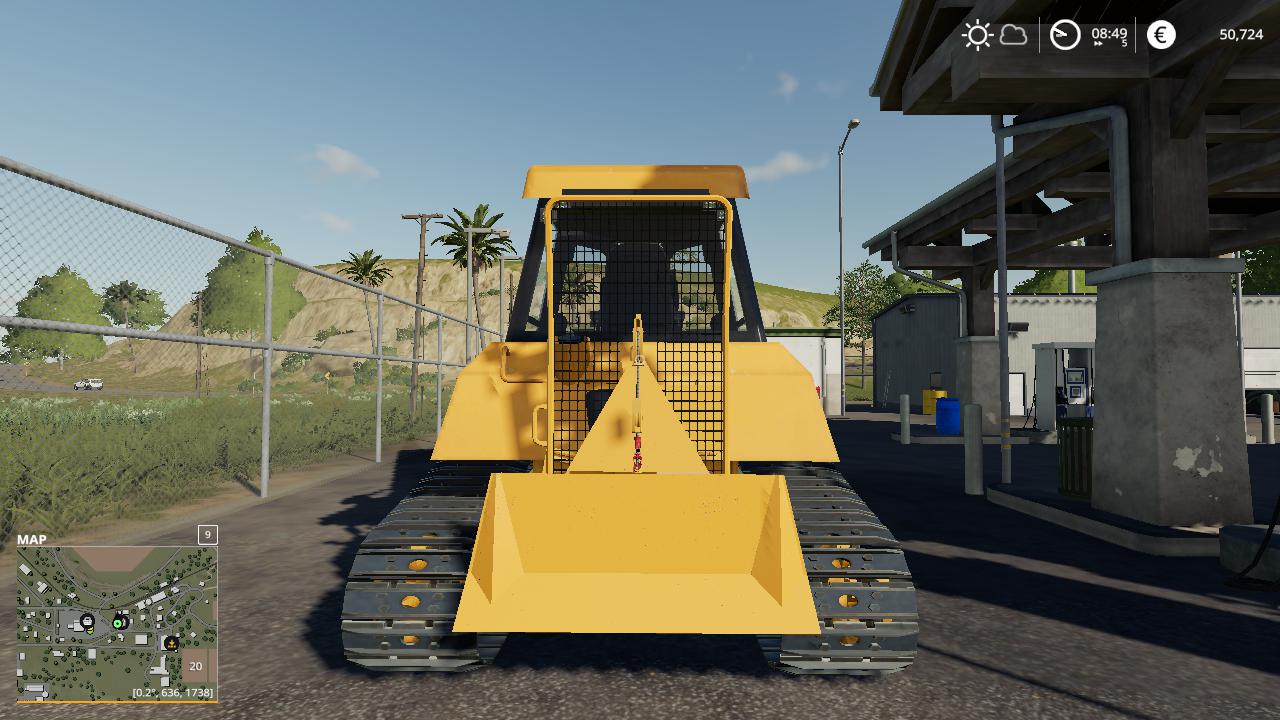Viewport: 1280px width, 720px height.
Task: Select the wheat crop marker on the minimap
Action: coord(171,644)
